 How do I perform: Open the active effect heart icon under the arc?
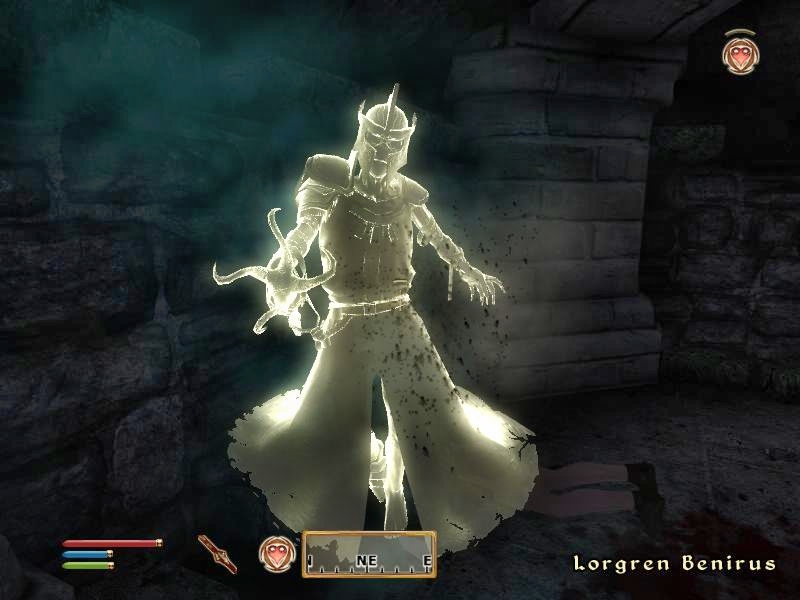coord(739,56)
